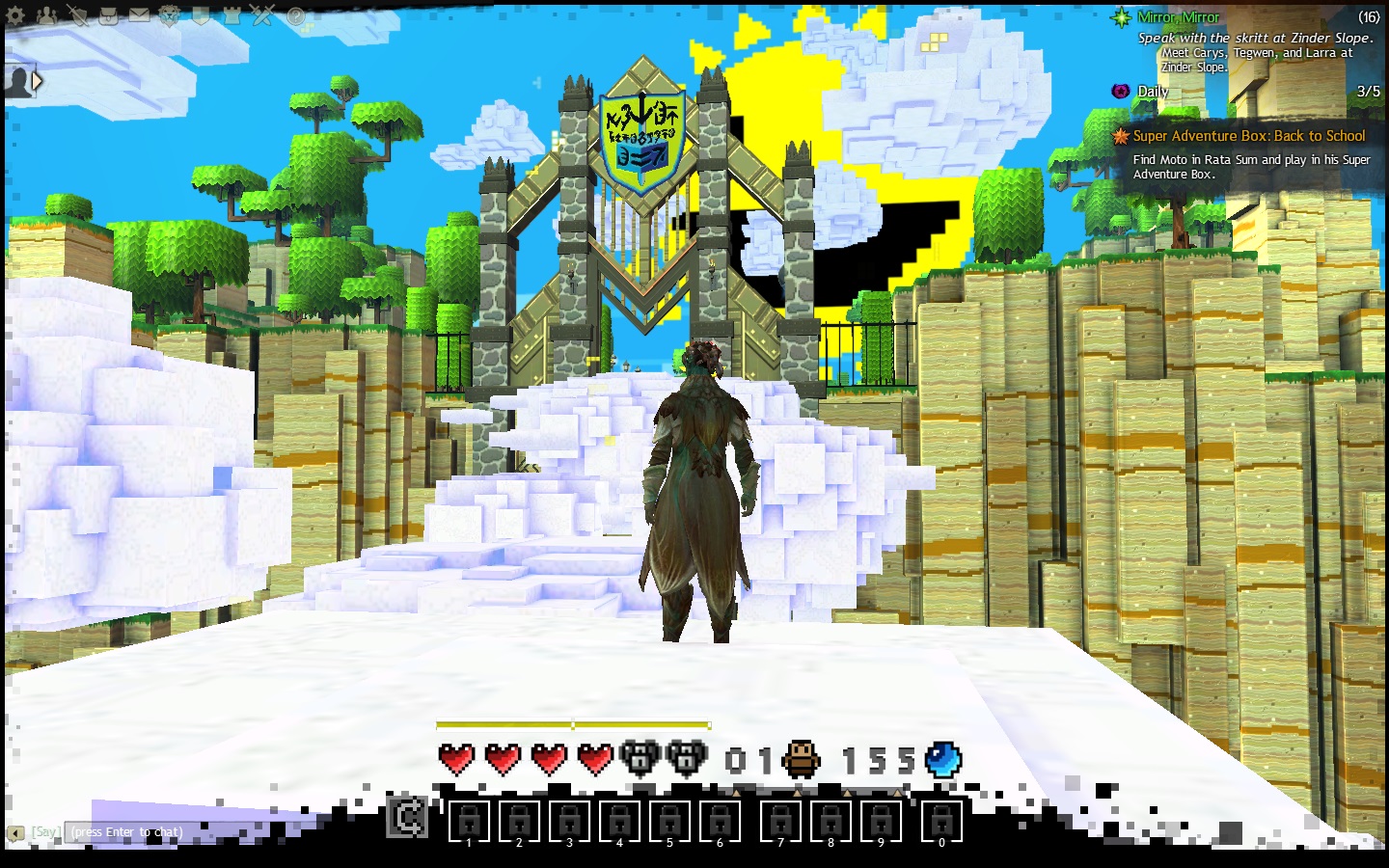Screen dimensions: 1389x868
Task: Open the contacts and LFG panel
Action: click(46, 15)
